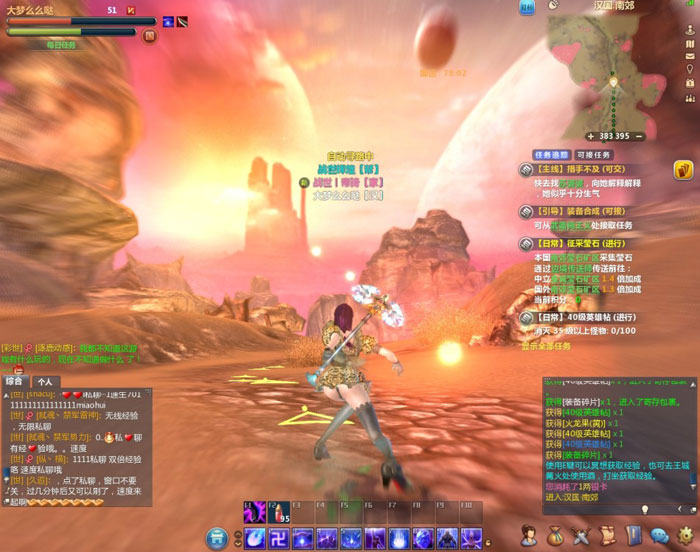The width and height of the screenshot is (700, 552).
Task: Switch to the 可接任务 available quests tab
Action: (x=591, y=155)
